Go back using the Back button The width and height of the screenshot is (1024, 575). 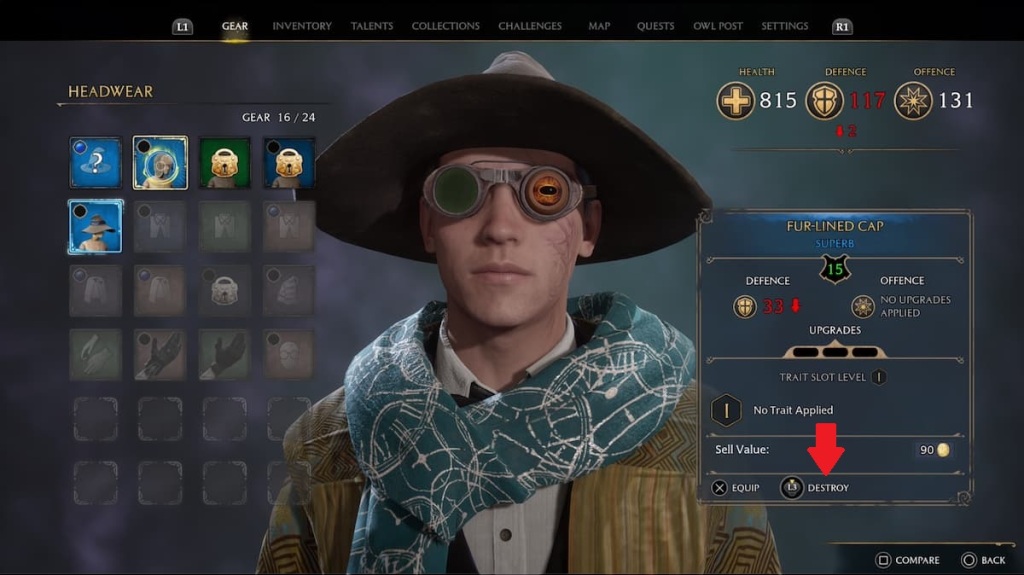coord(983,560)
